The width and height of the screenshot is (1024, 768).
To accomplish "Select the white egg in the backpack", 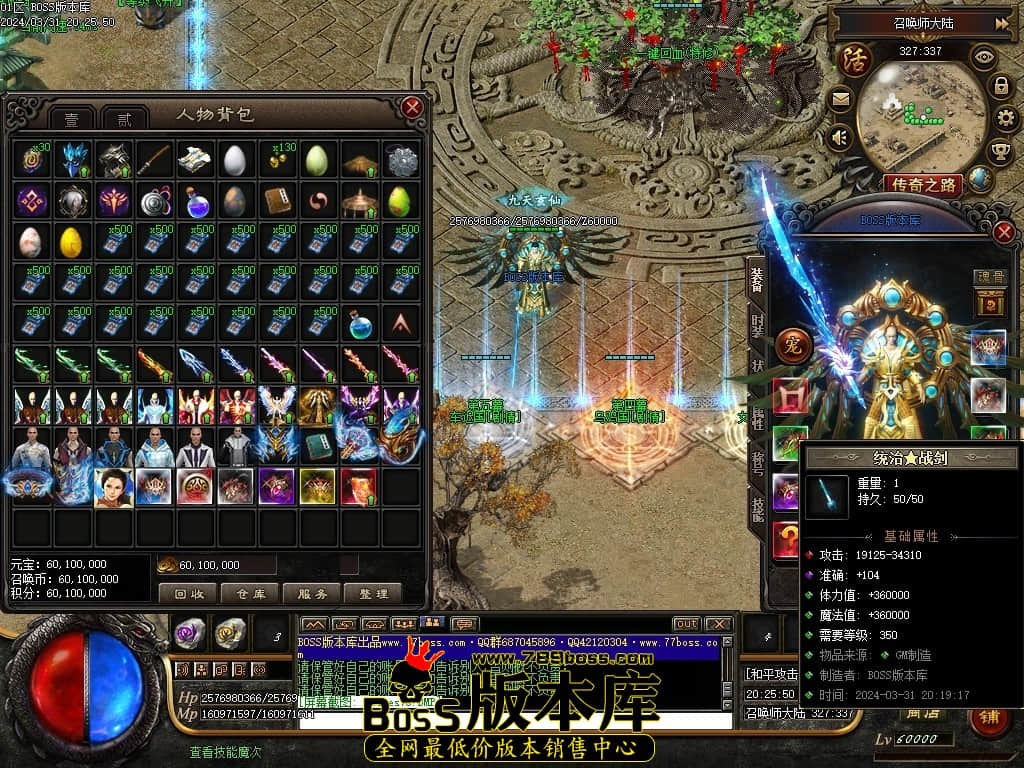I will point(233,159).
